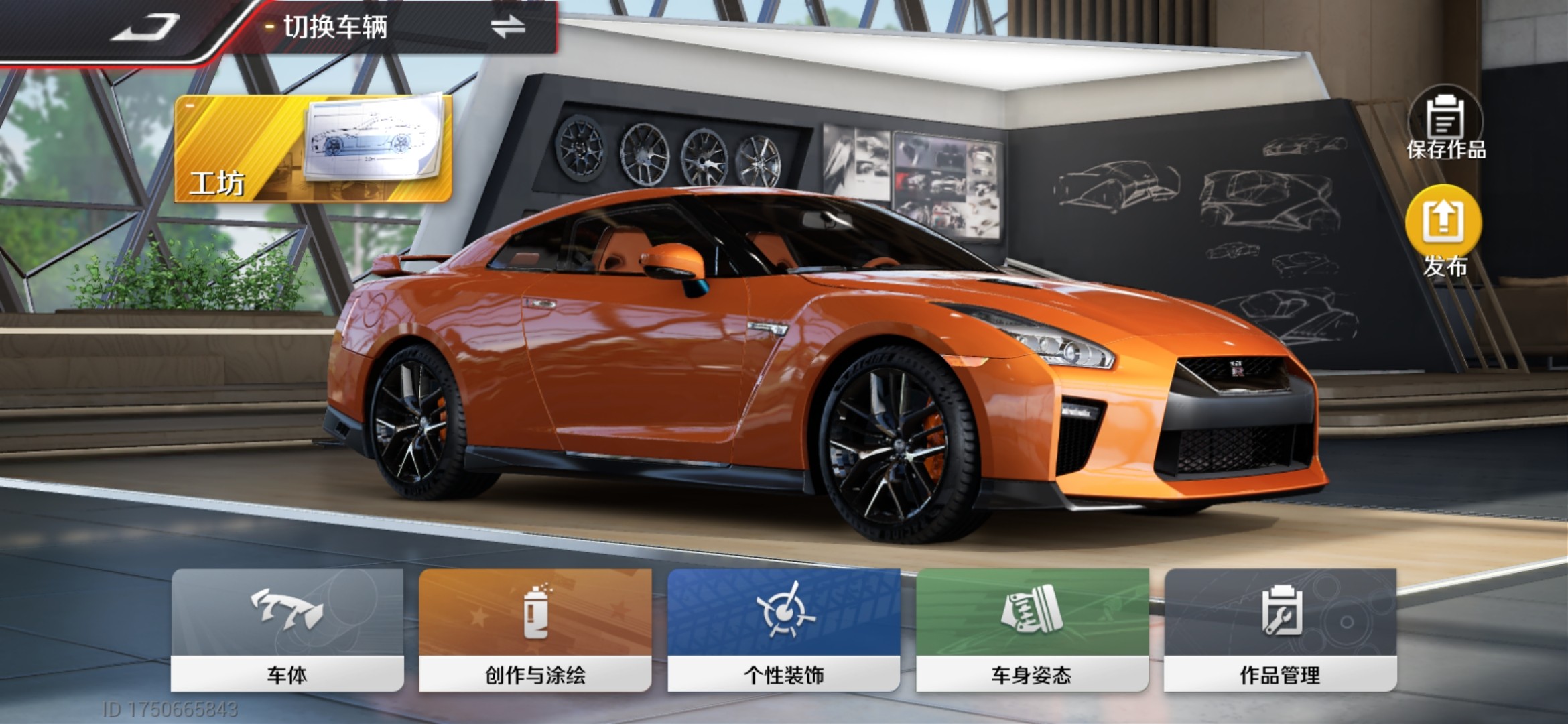
Task: Open the 车身姿态 stance settings
Action: pyautogui.click(x=1032, y=629)
